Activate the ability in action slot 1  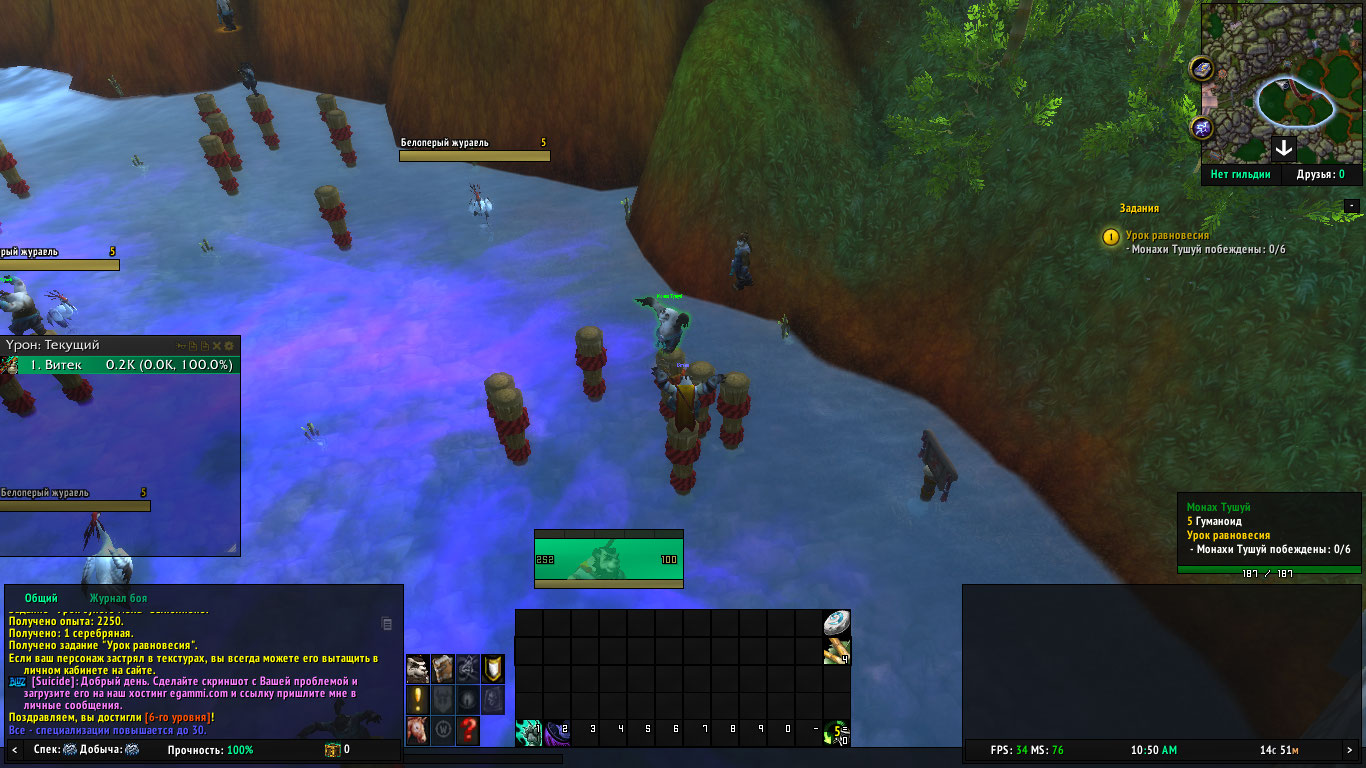pos(529,733)
